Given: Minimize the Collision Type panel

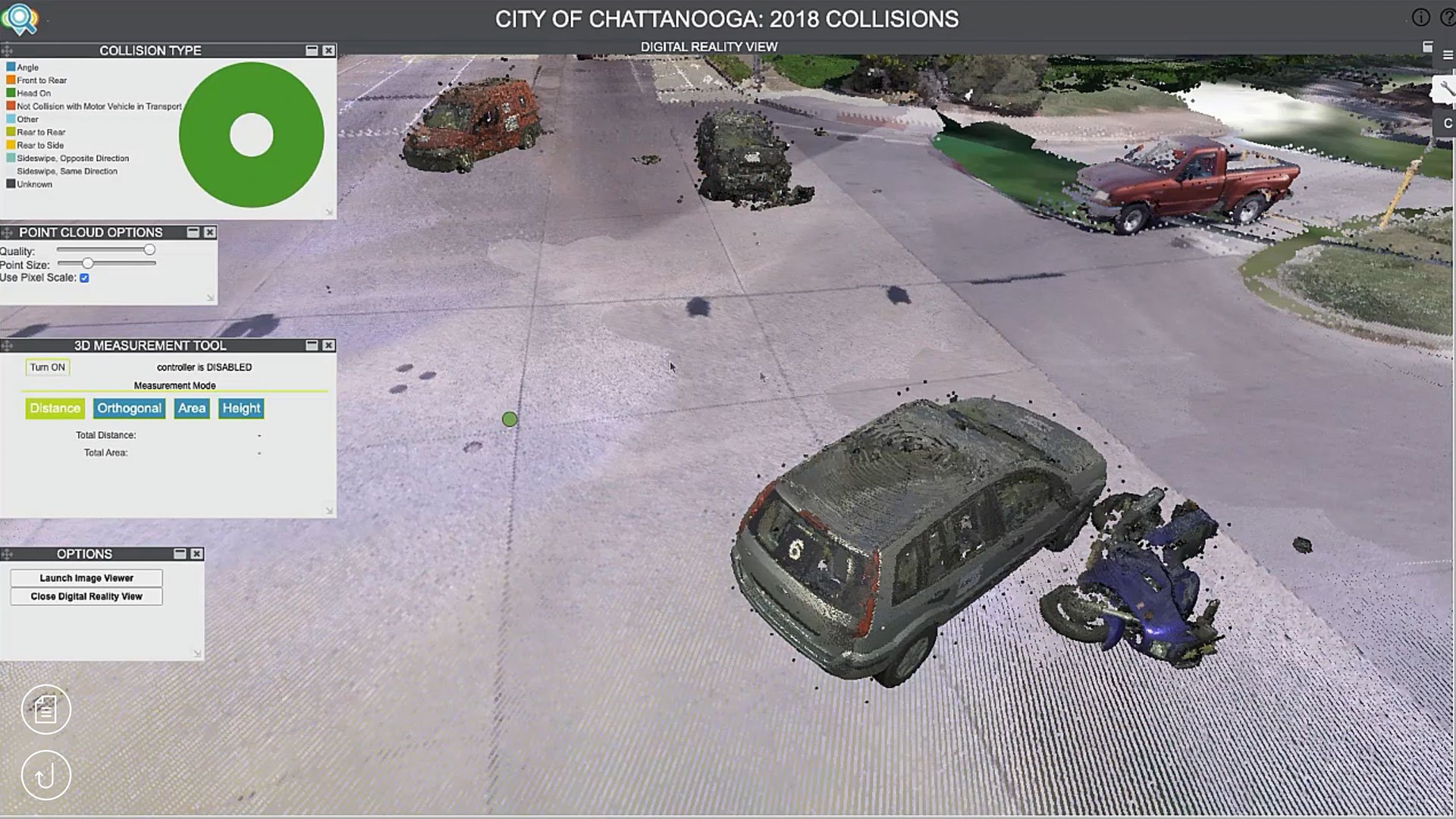Looking at the screenshot, I should tap(312, 50).
